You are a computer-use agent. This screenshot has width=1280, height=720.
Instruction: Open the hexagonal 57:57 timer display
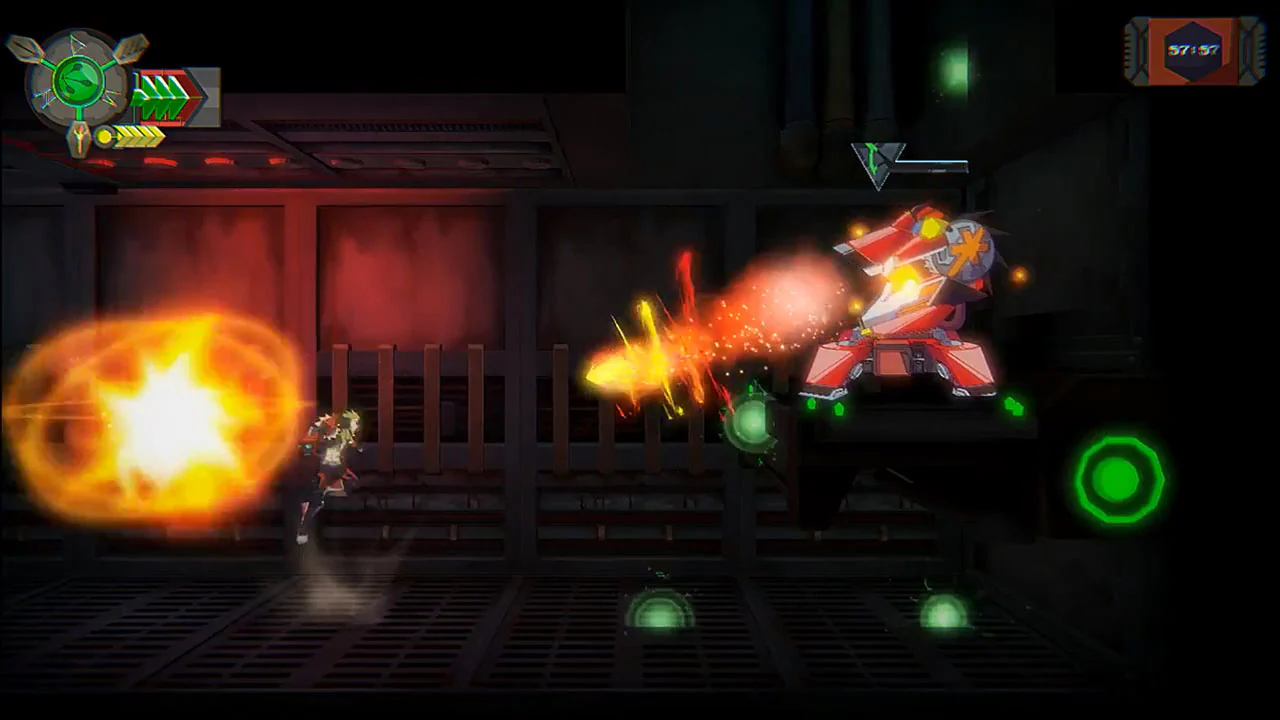(x=1193, y=50)
